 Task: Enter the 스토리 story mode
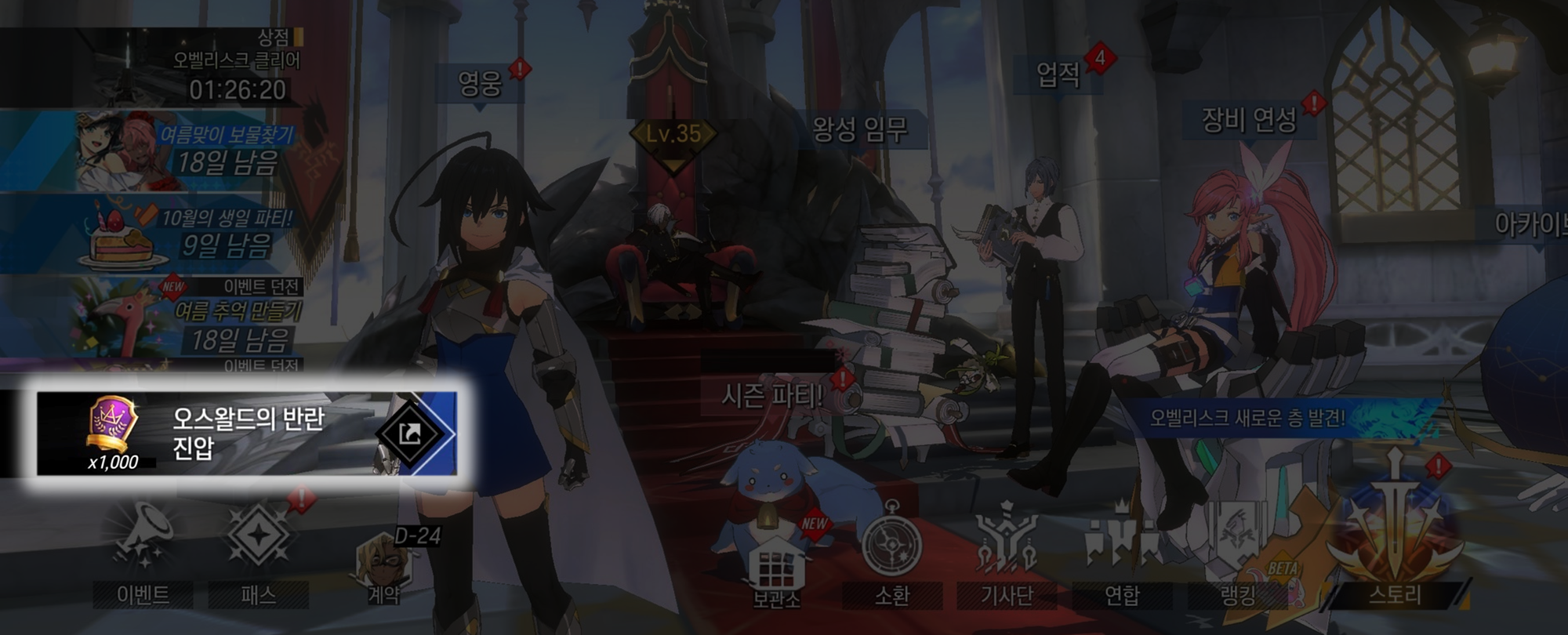point(1394,541)
